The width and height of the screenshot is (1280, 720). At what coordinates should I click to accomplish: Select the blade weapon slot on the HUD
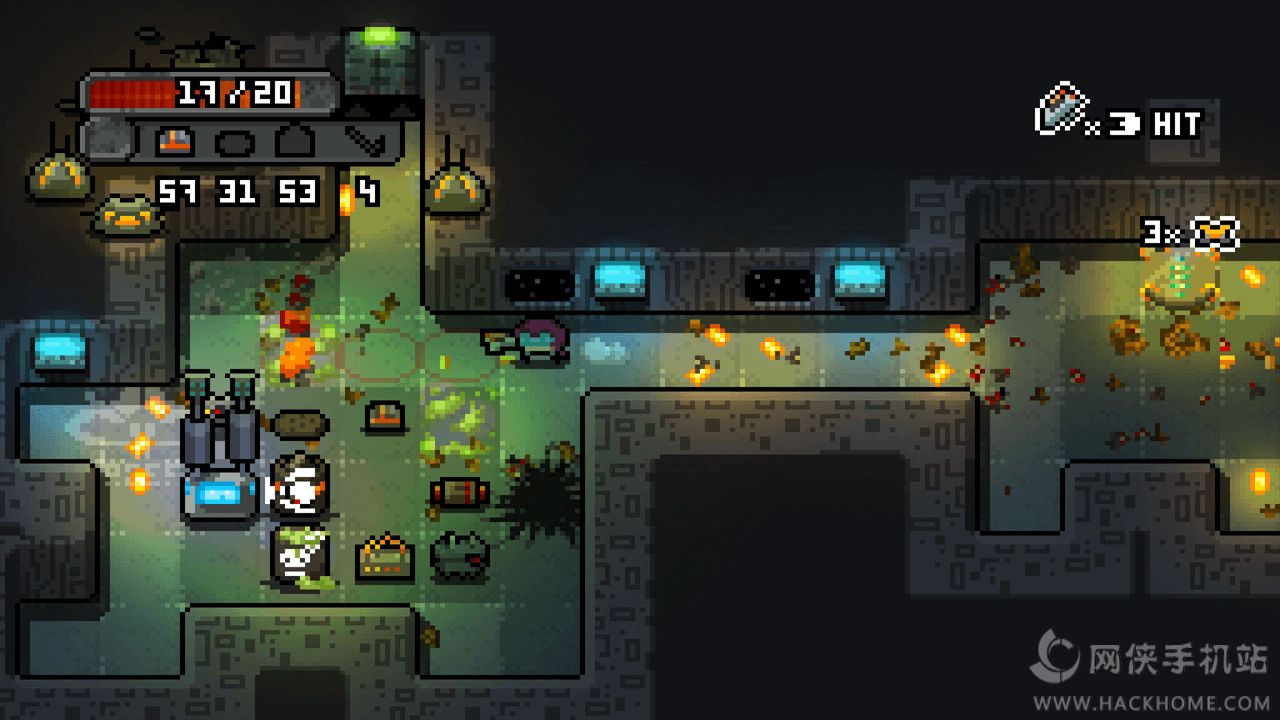(x=365, y=142)
